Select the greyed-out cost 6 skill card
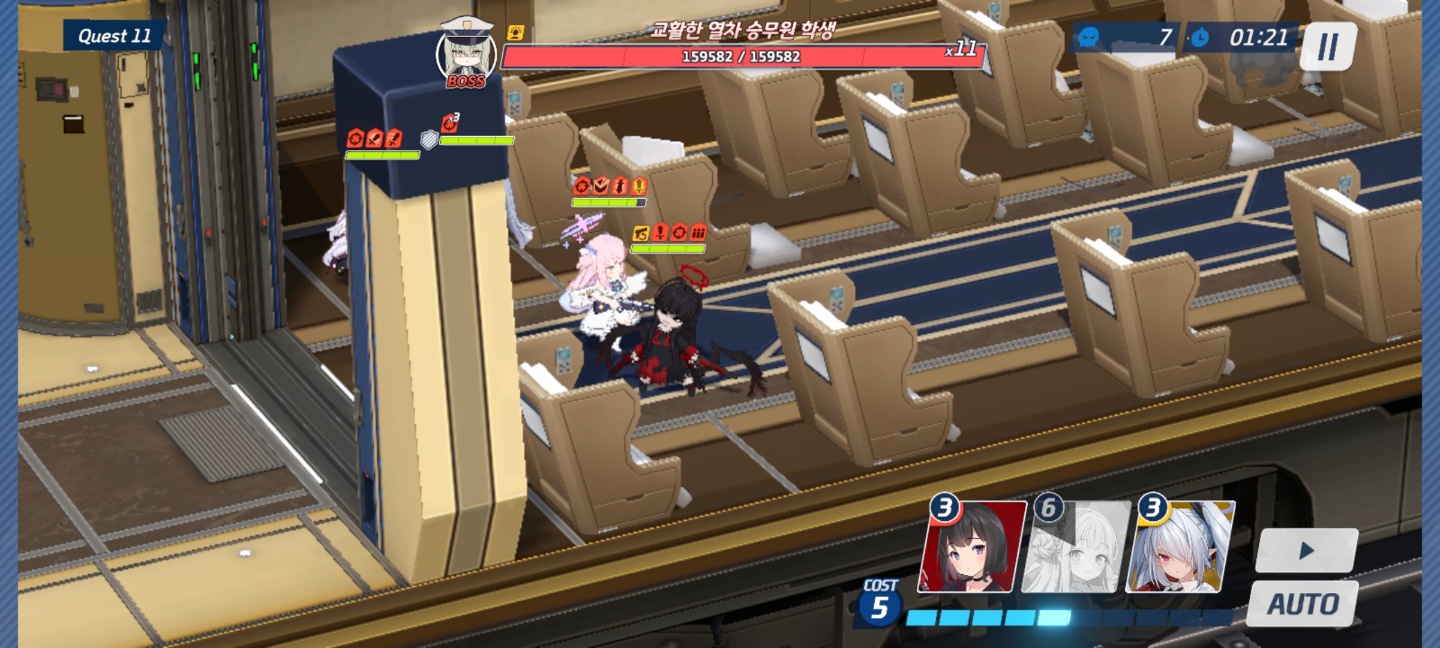1440x648 pixels. (1074, 549)
